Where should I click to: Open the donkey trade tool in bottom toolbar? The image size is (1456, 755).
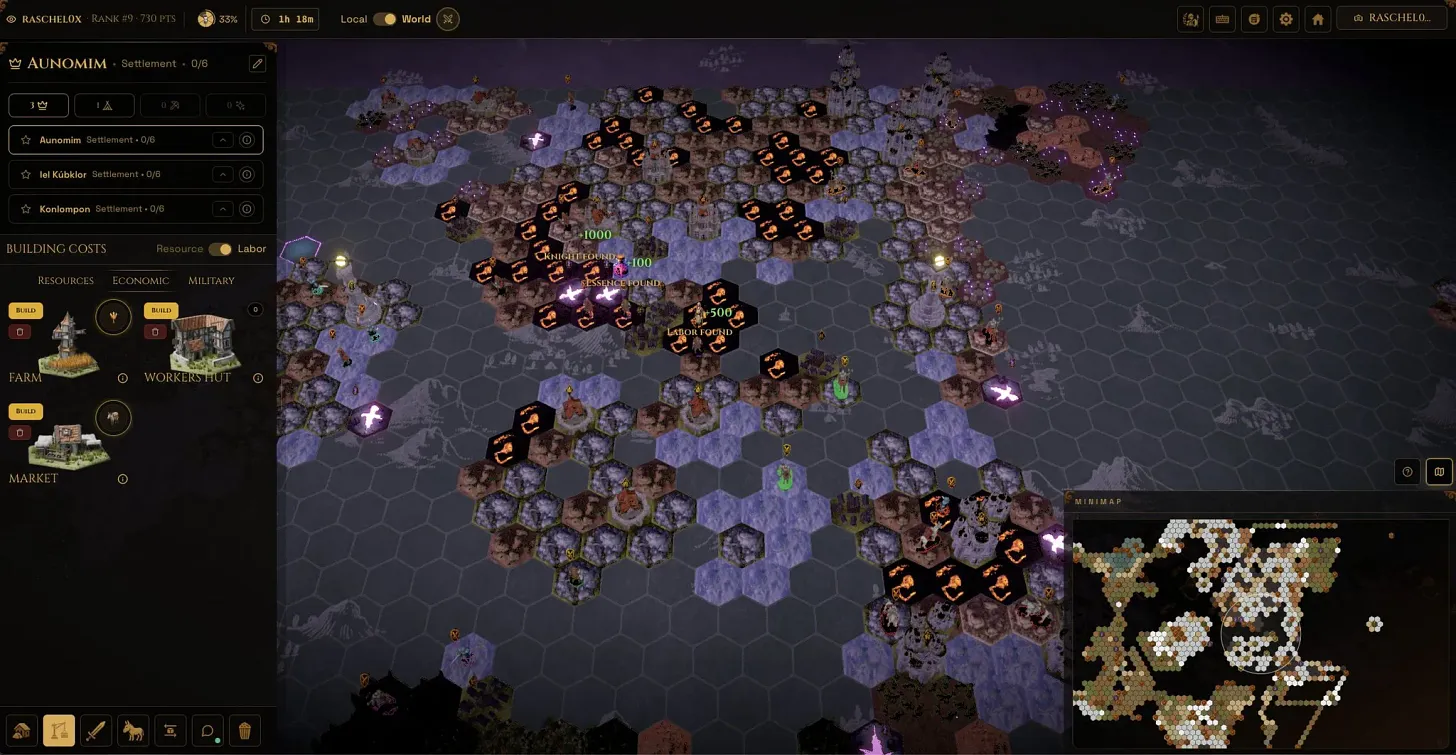coord(133,730)
